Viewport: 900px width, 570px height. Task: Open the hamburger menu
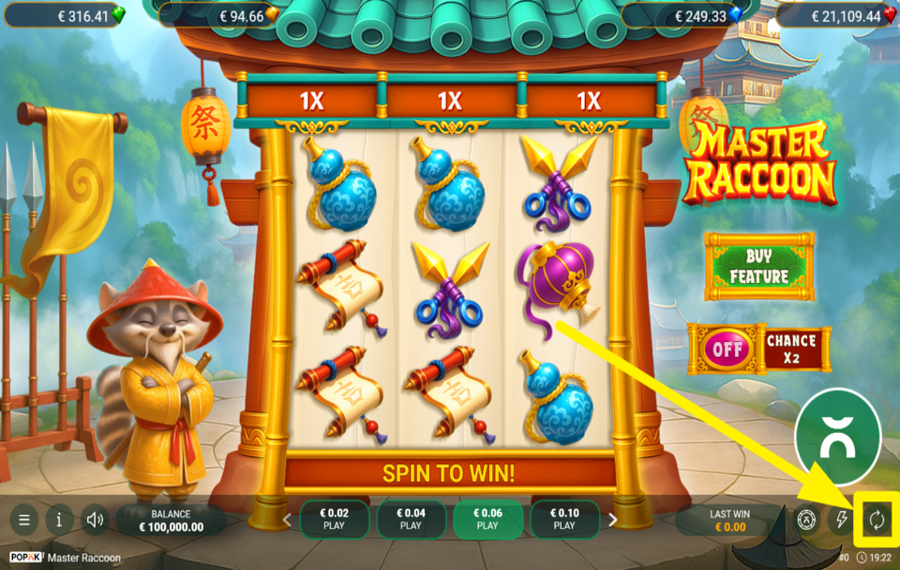24,520
